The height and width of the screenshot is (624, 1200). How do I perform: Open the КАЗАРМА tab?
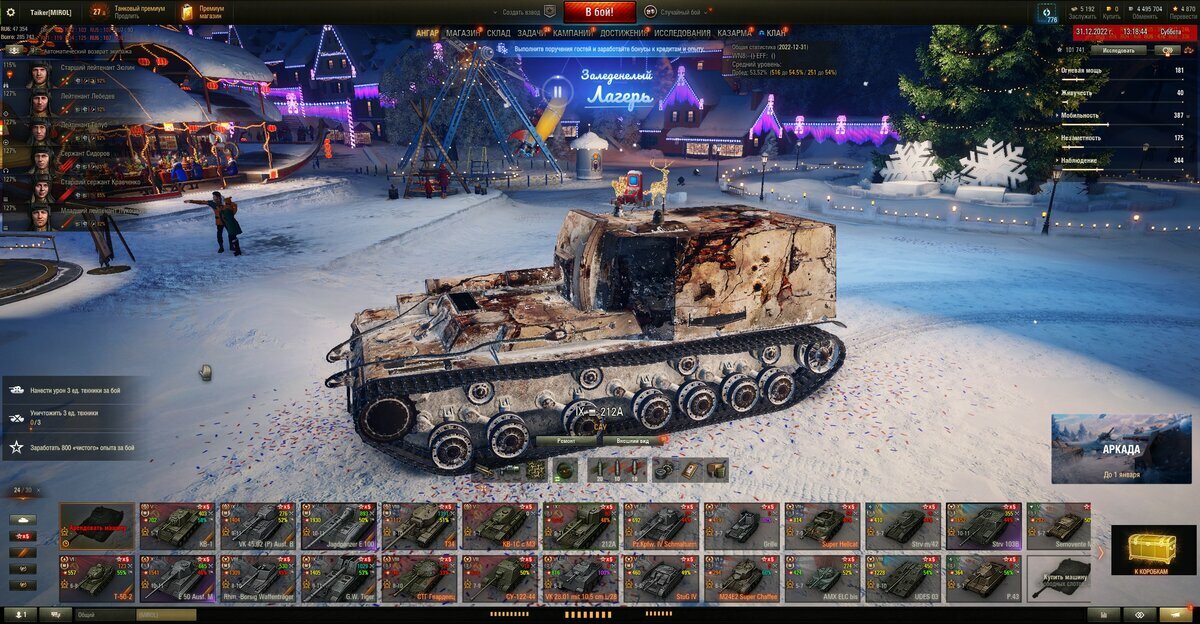735,33
